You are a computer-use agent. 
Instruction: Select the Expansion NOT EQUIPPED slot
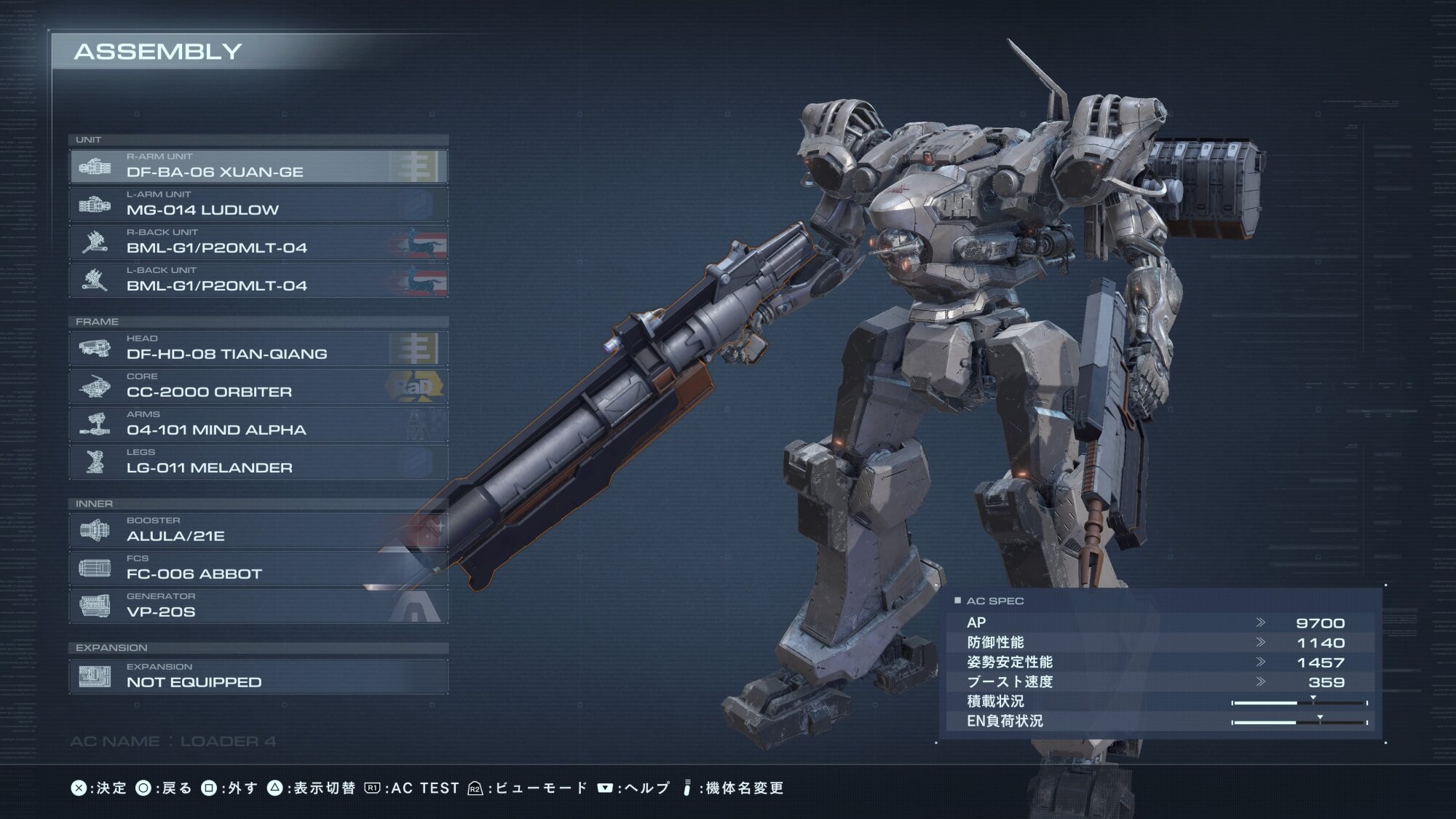258,676
